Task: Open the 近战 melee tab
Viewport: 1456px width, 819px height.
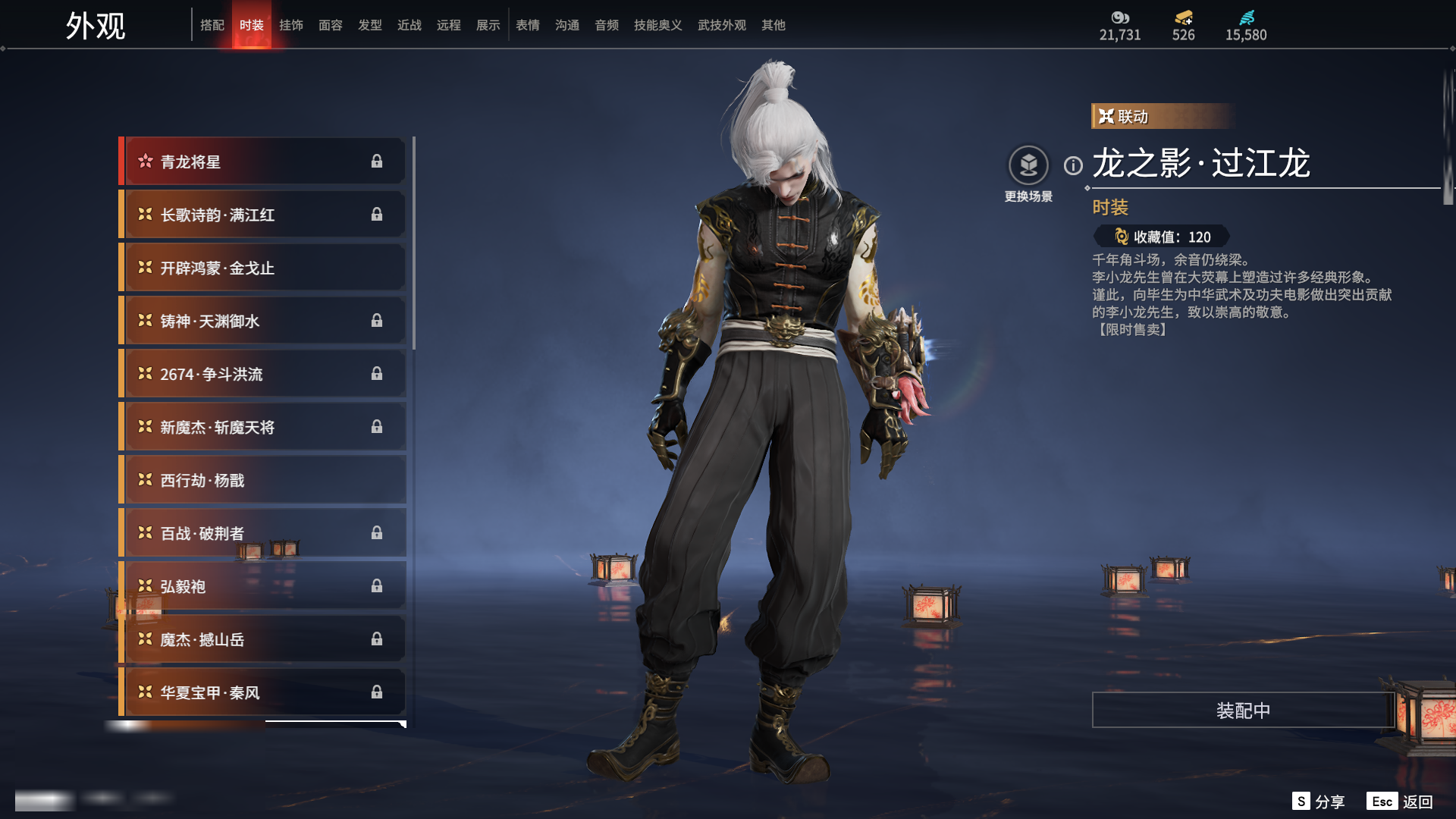Action: point(409,25)
